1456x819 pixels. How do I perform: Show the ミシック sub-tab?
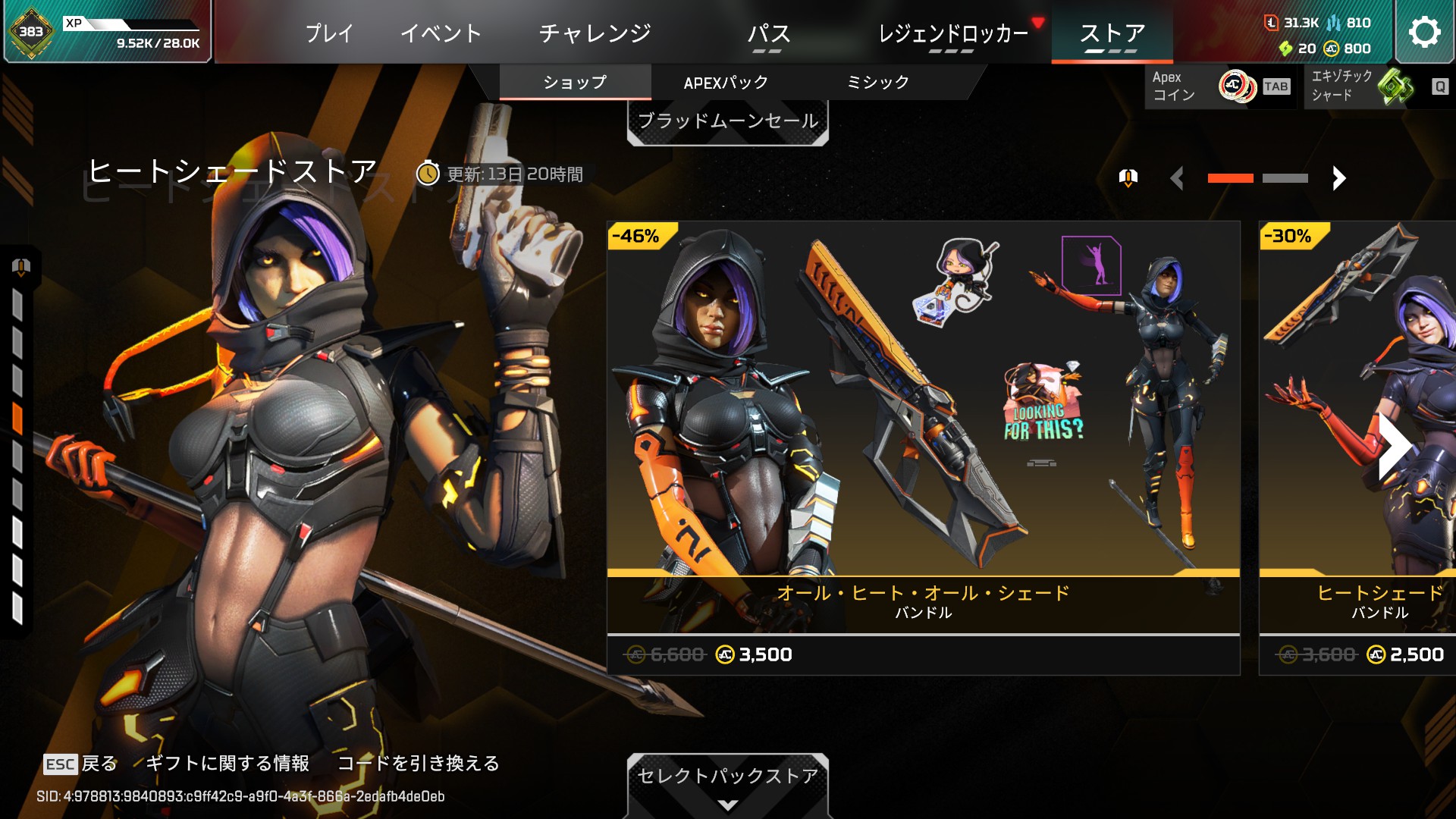tap(877, 82)
